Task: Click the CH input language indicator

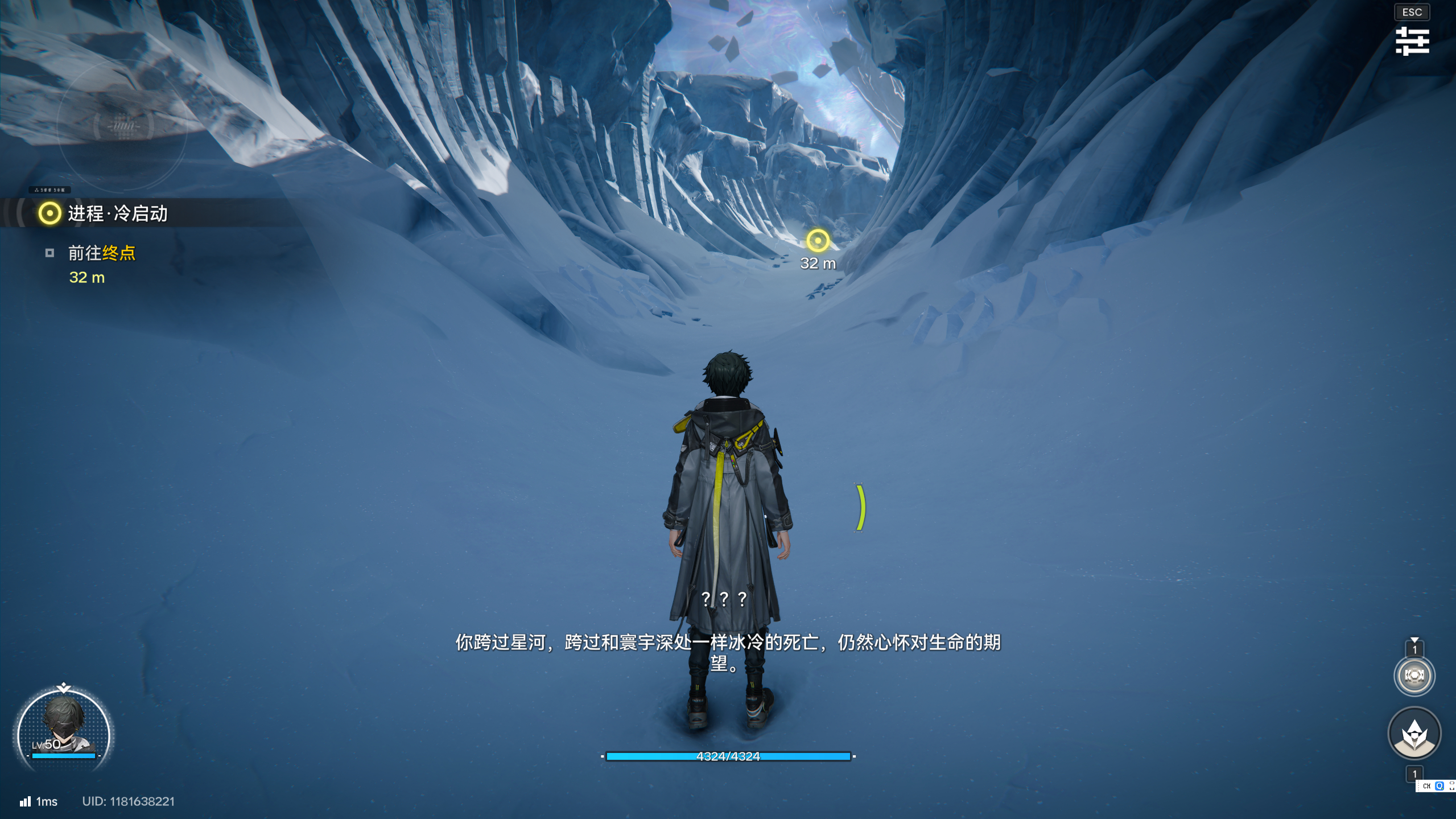Action: [1426, 786]
